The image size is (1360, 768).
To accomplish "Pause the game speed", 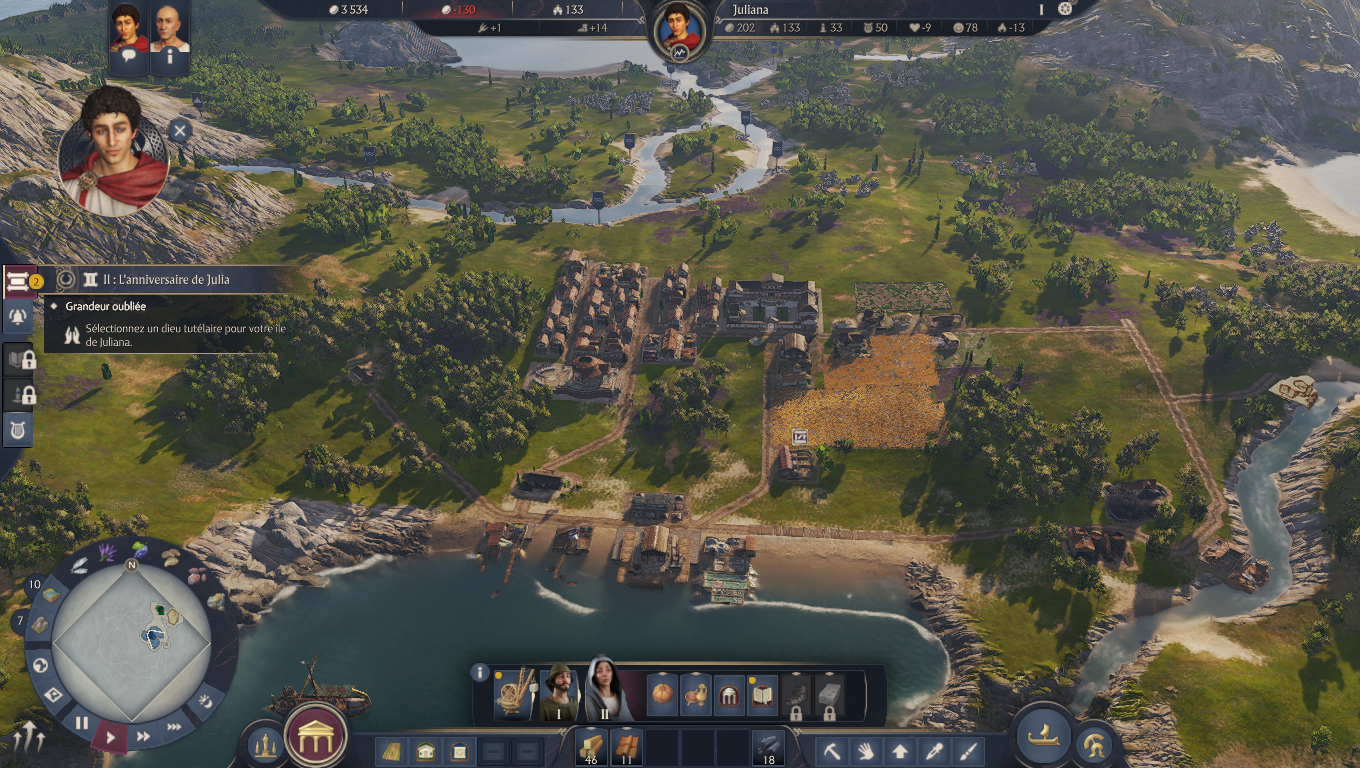I will 82,723.
